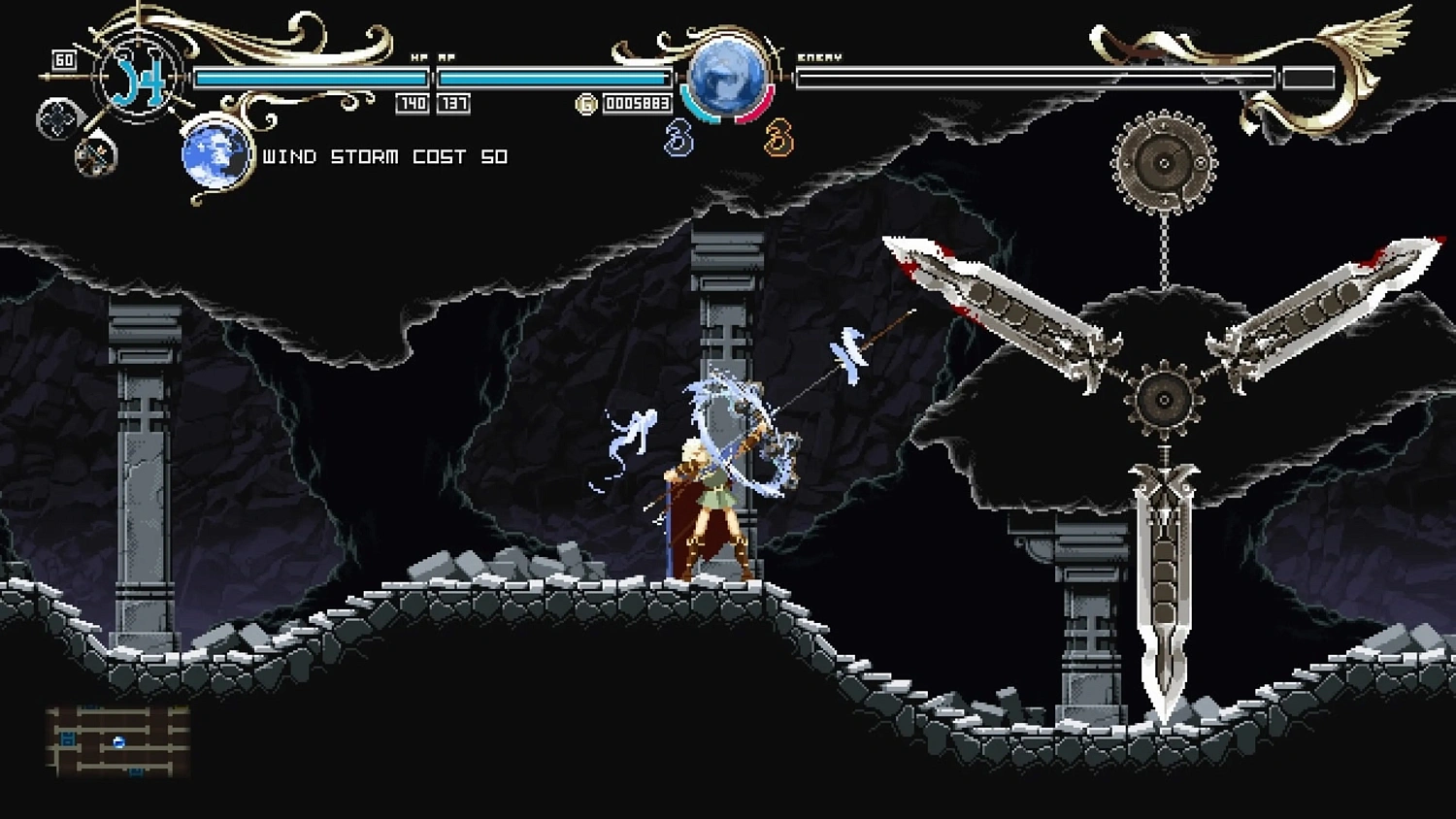Click the gold counter field showing 0005883

pos(638,102)
